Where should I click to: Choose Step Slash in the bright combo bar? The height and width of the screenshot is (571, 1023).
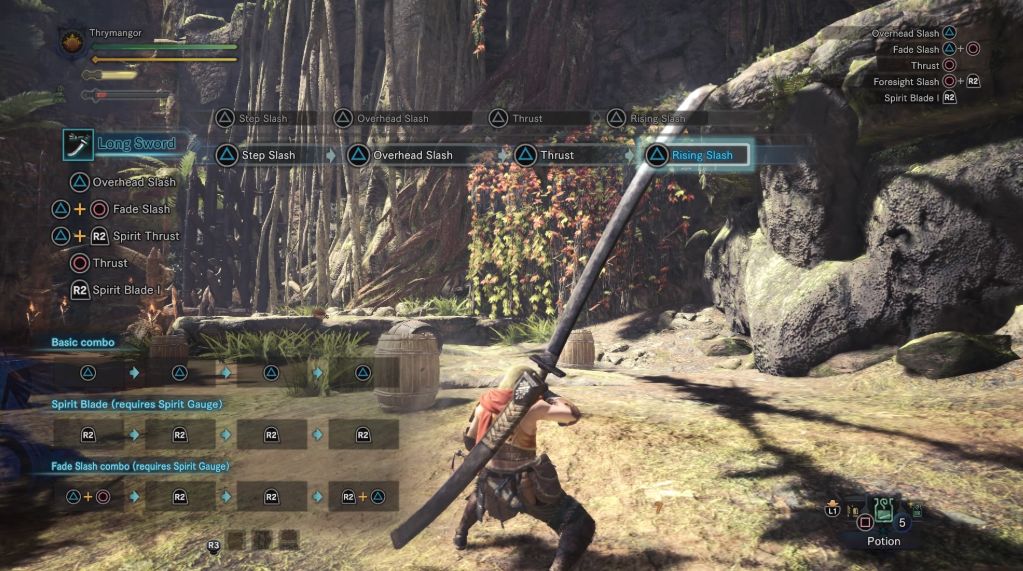pos(264,155)
